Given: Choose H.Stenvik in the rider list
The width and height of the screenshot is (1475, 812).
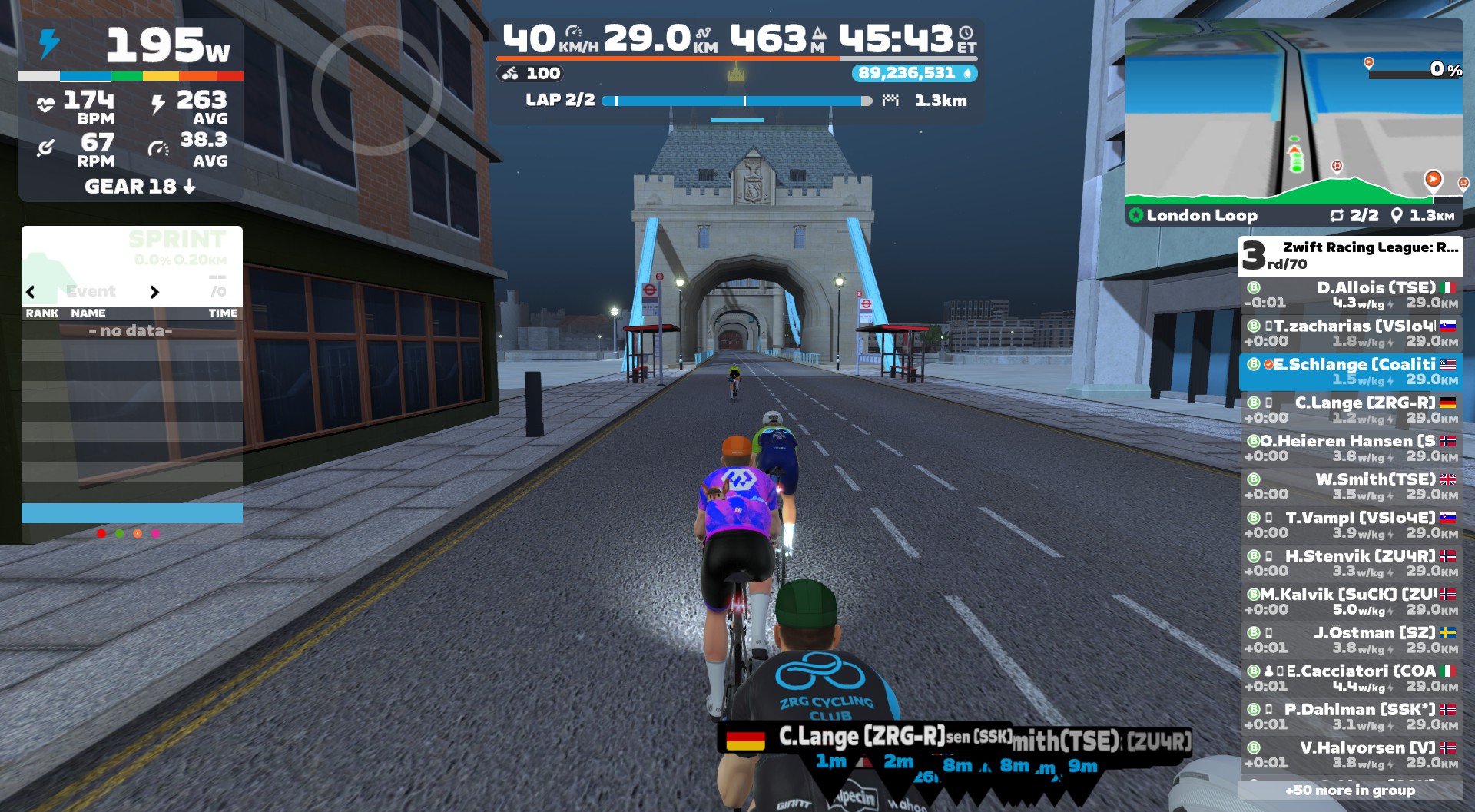Looking at the screenshot, I should tap(1351, 564).
